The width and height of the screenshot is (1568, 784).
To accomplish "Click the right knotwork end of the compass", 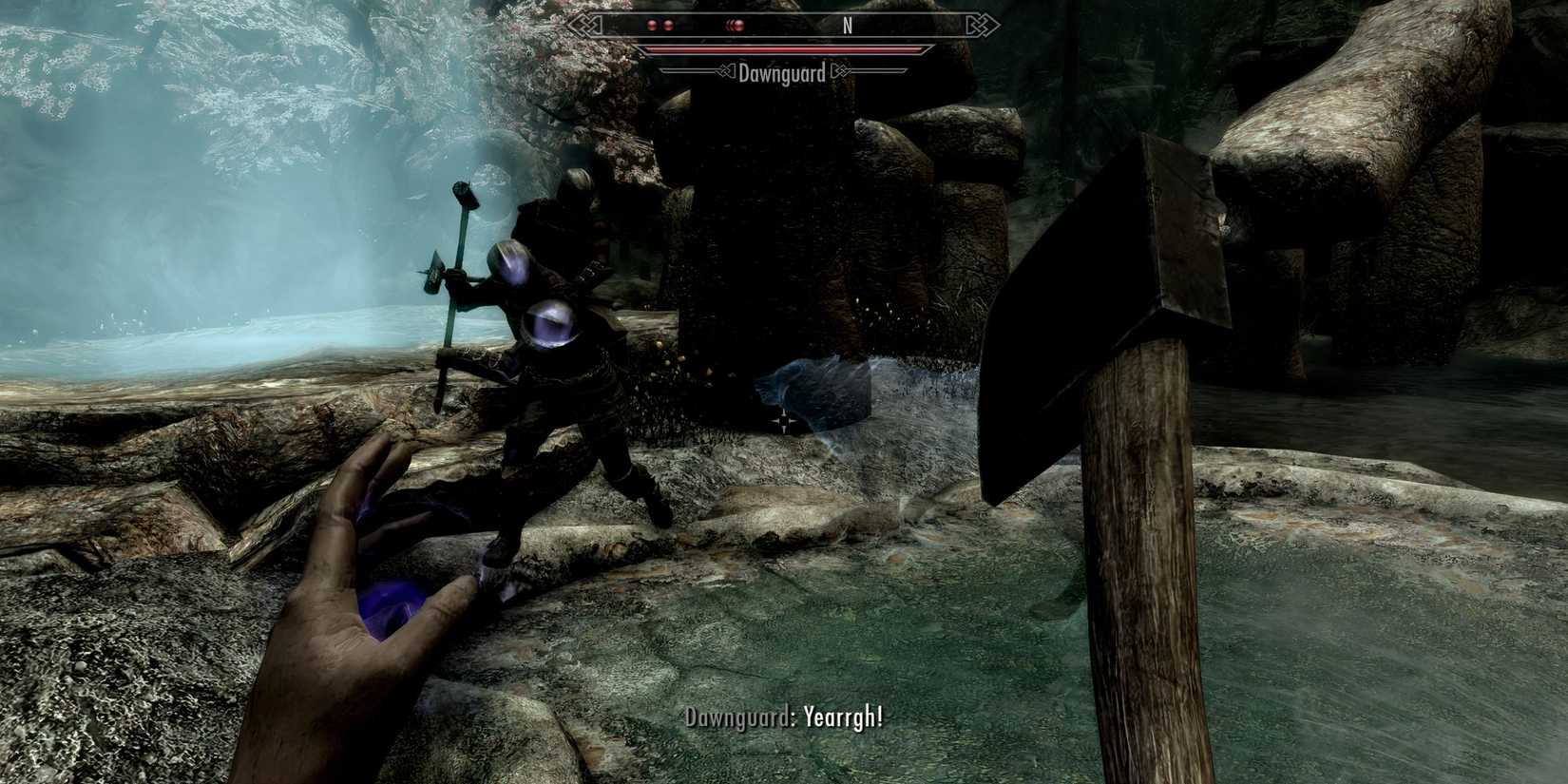I will [978, 27].
